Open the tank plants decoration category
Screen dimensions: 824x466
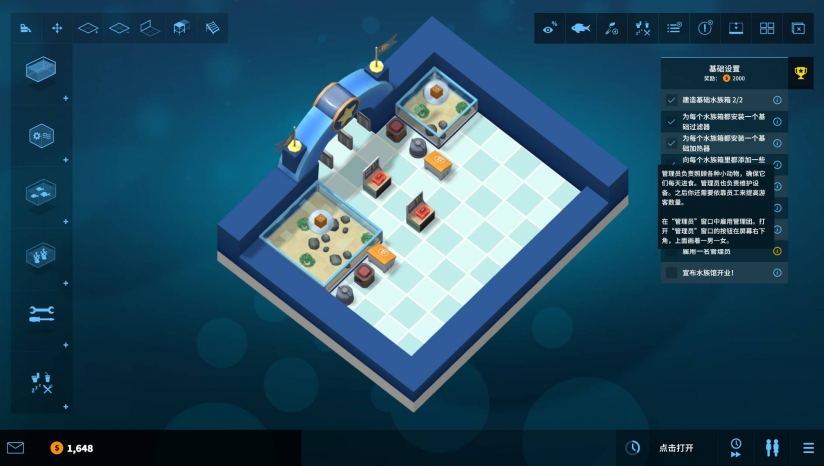coord(41,253)
